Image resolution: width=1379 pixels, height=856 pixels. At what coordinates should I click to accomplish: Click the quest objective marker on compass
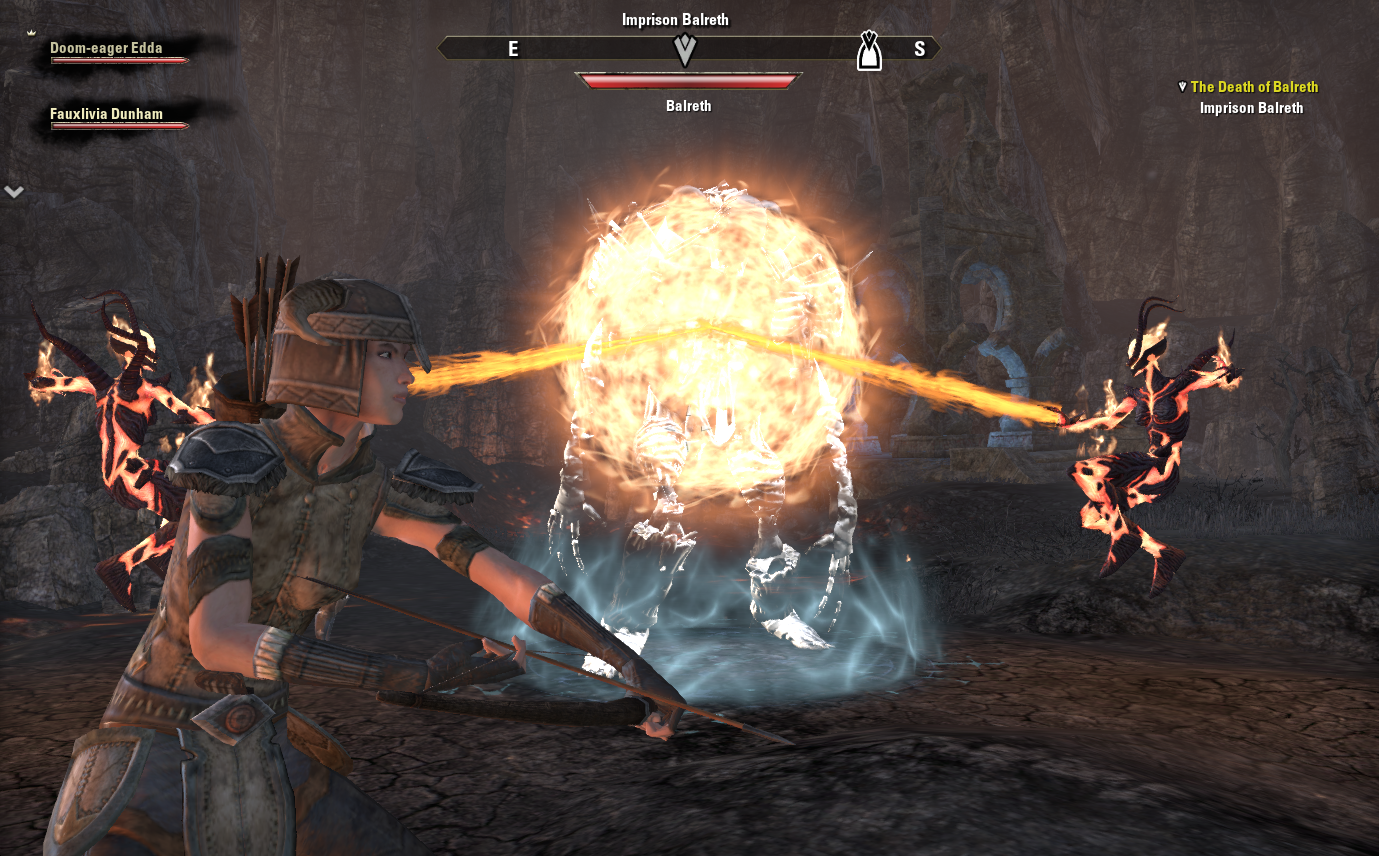[685, 49]
